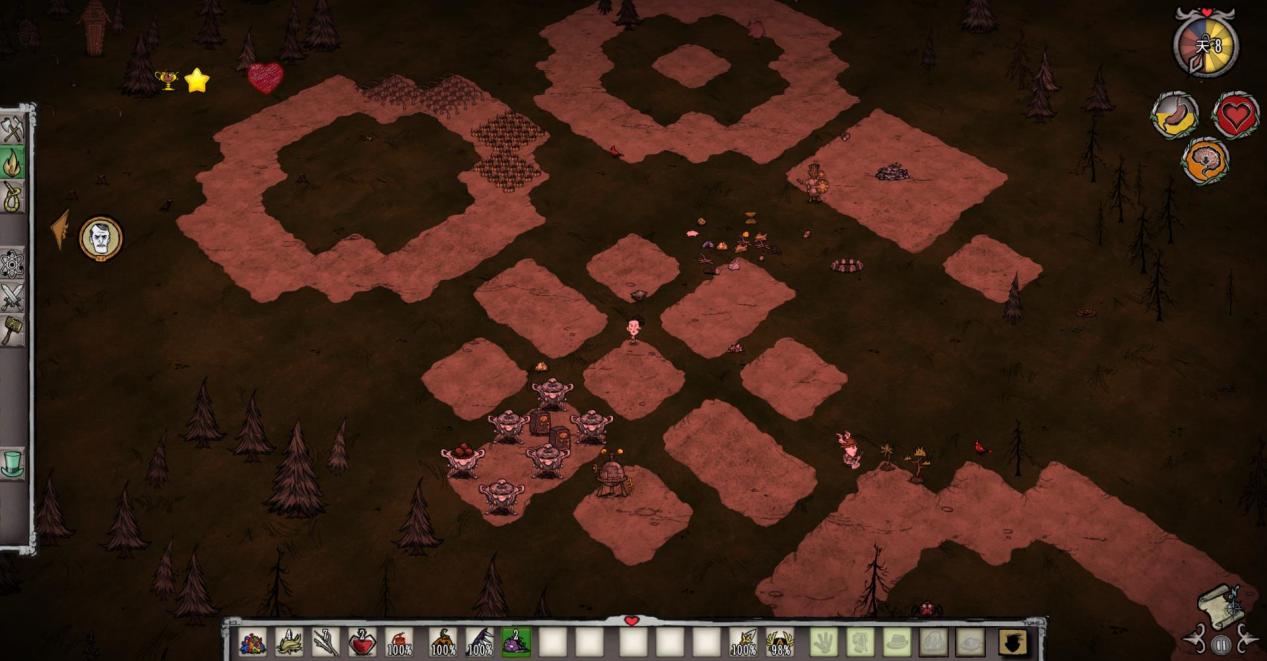The width and height of the screenshot is (1267, 661).
Task: Select the colorful gems inventory slot
Action: tap(253, 642)
